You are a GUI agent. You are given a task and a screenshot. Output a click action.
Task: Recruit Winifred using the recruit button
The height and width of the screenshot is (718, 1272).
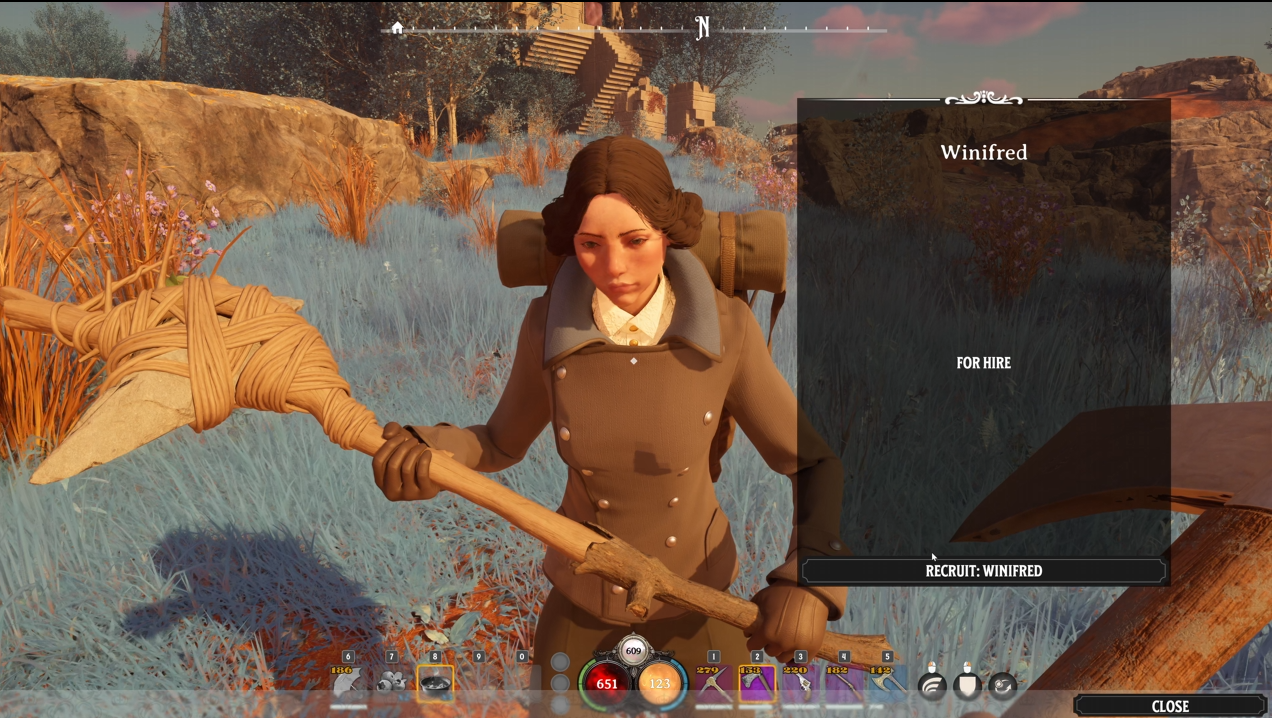pos(983,571)
